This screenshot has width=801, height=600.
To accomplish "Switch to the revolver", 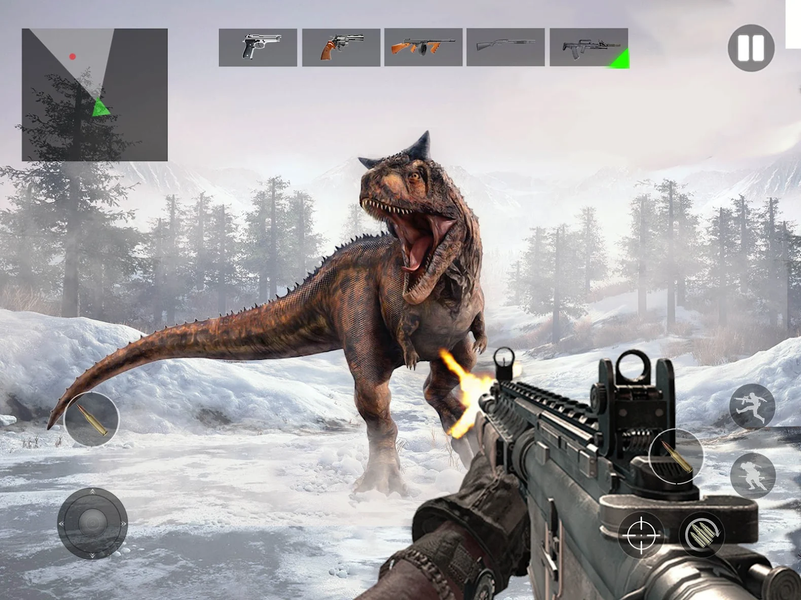I will [x=341, y=47].
